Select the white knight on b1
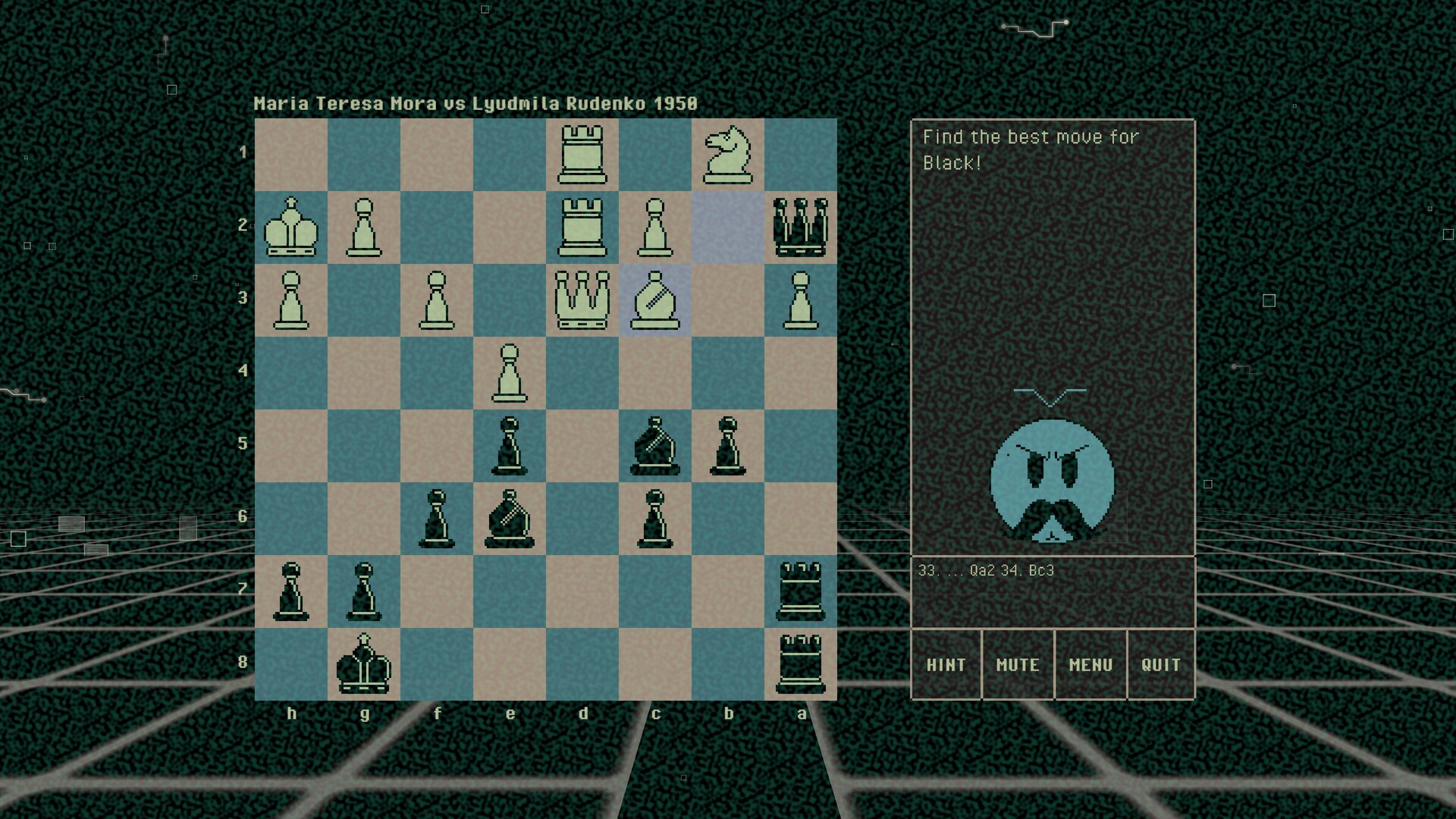The width and height of the screenshot is (1456, 819). coord(729,152)
